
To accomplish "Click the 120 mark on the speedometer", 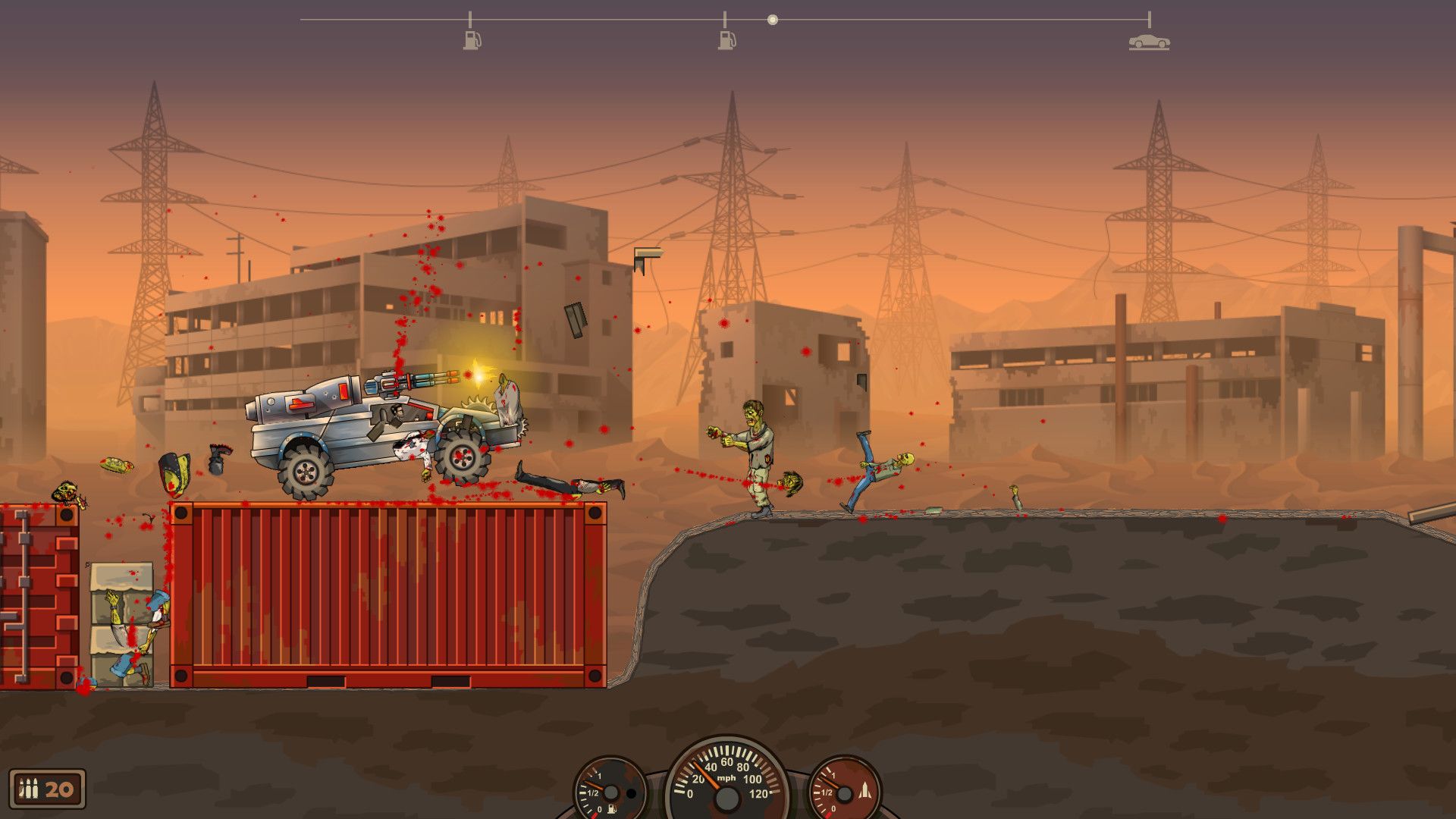I will (759, 795).
